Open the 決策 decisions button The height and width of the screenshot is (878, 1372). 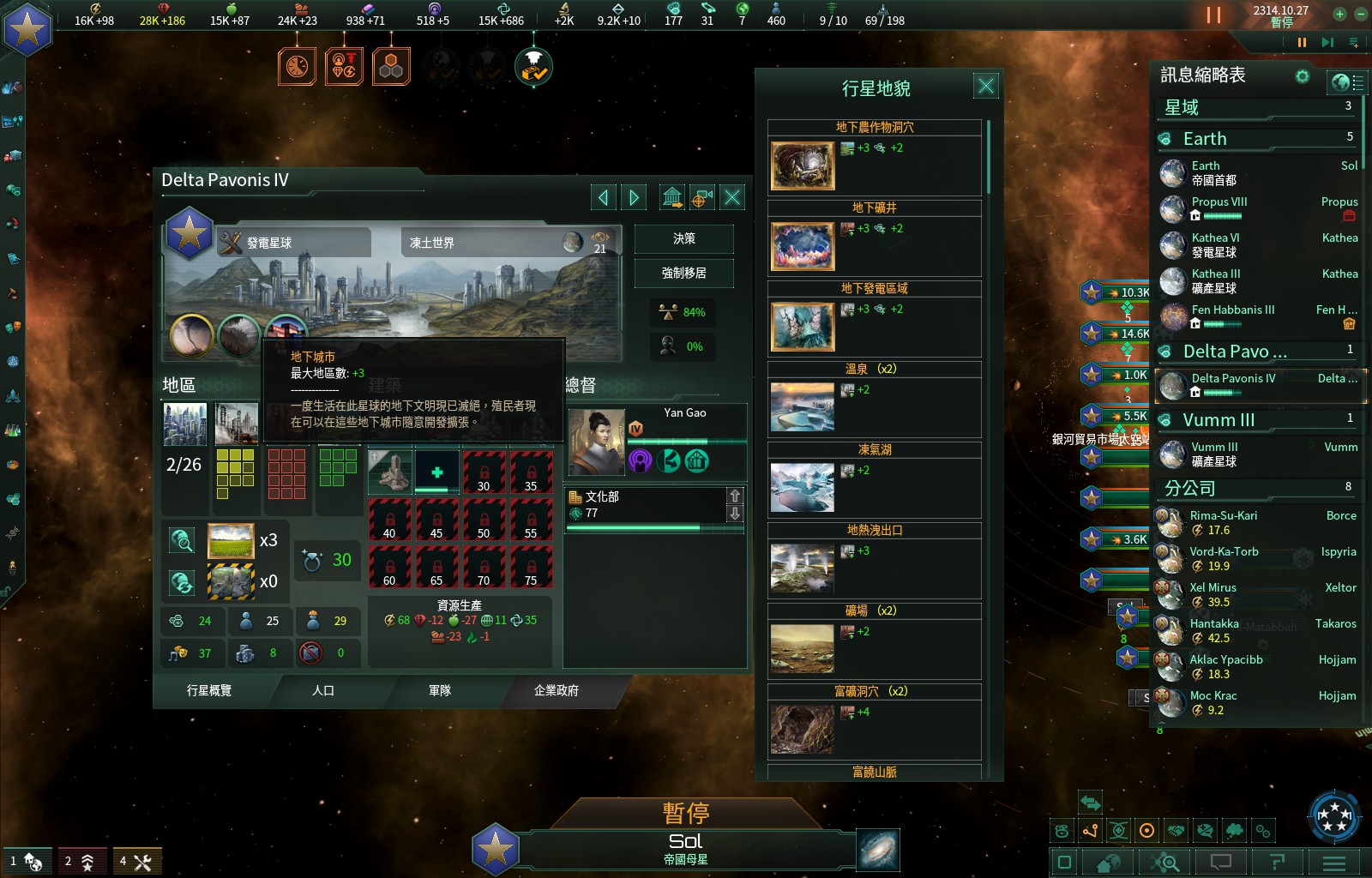pos(683,239)
